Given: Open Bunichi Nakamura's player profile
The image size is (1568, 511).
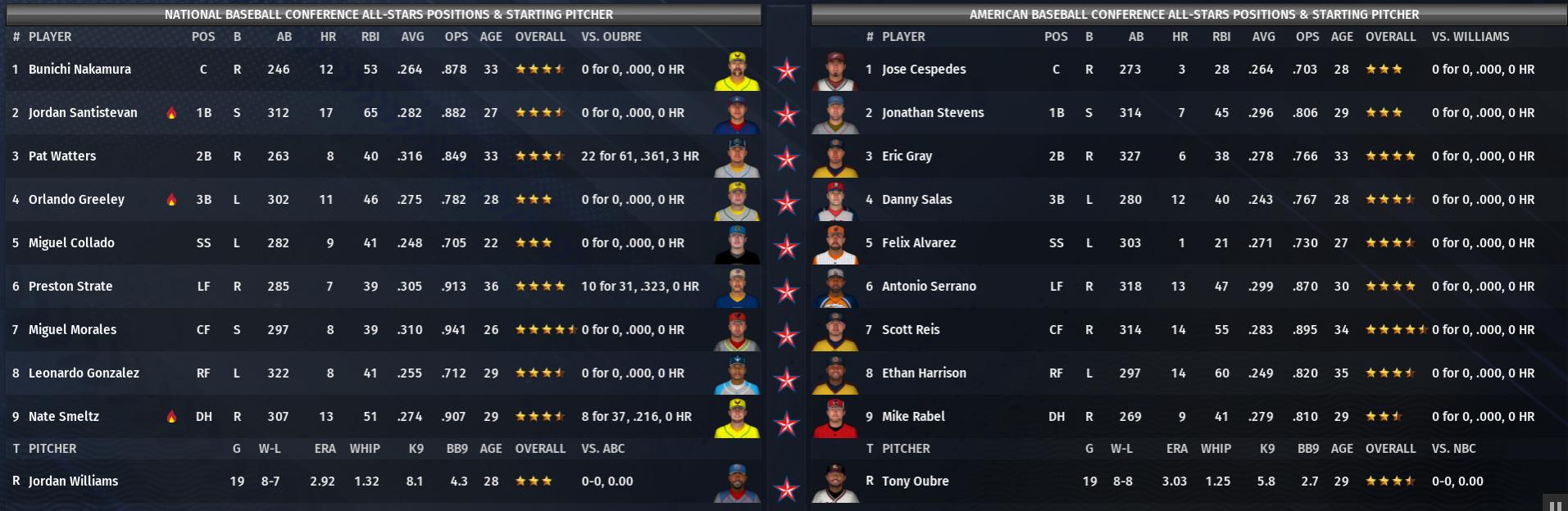Looking at the screenshot, I should tap(80, 70).
